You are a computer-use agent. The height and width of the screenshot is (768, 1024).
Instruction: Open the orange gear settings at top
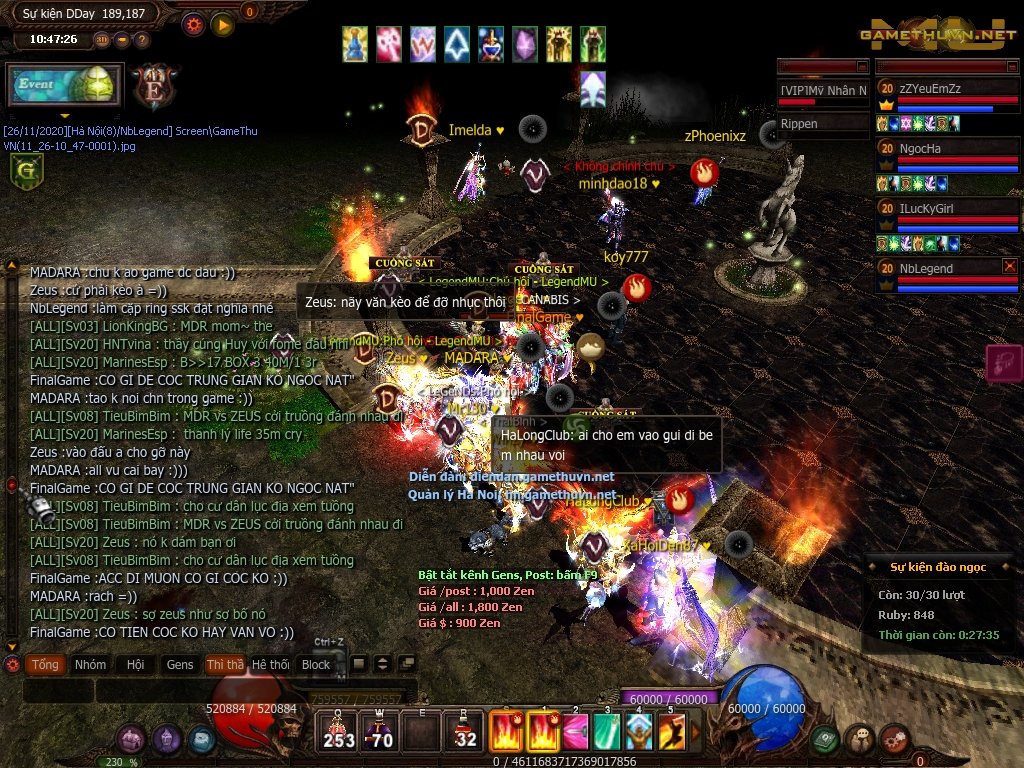pyautogui.click(x=194, y=23)
